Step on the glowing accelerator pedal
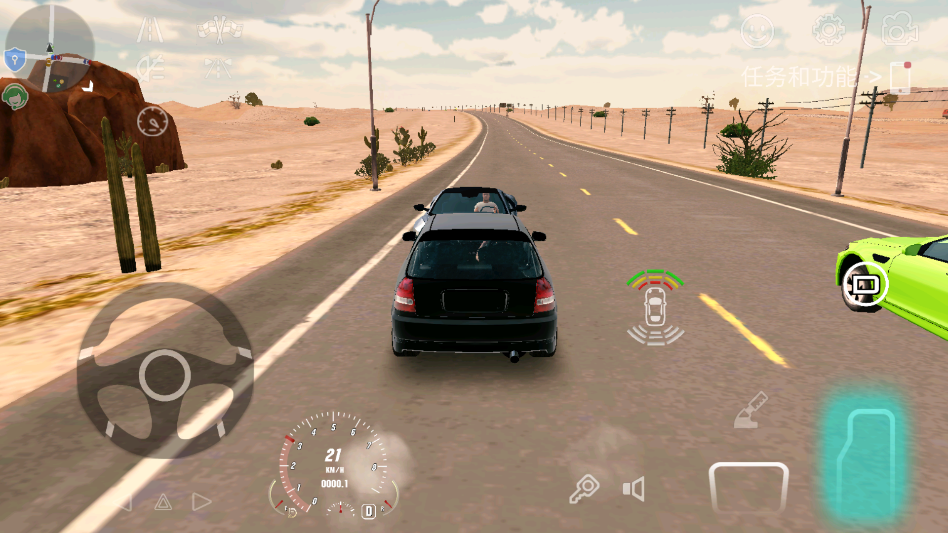Screen dimensions: 948x533 point(864,453)
